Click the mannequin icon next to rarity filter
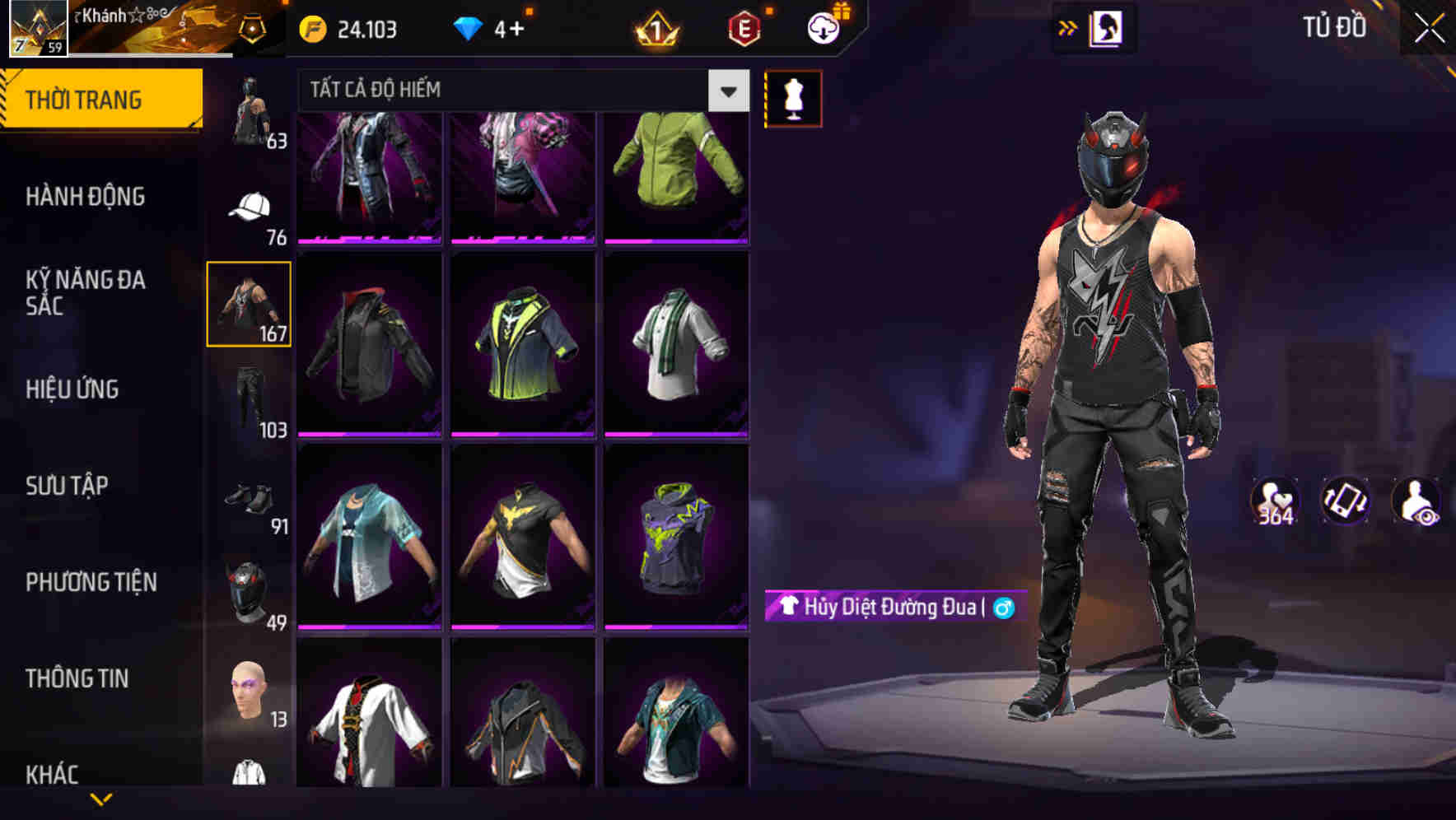Image resolution: width=1456 pixels, height=820 pixels. (x=793, y=97)
